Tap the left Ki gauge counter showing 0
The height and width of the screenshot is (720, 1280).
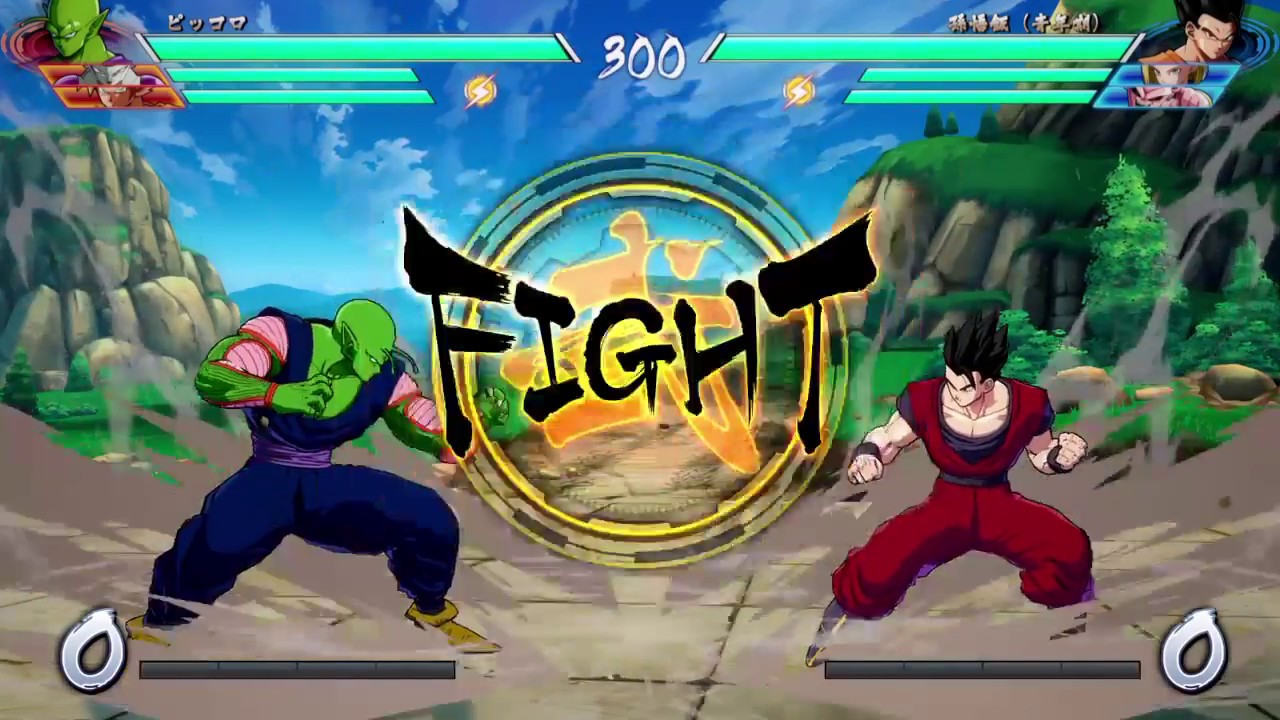tap(93, 650)
